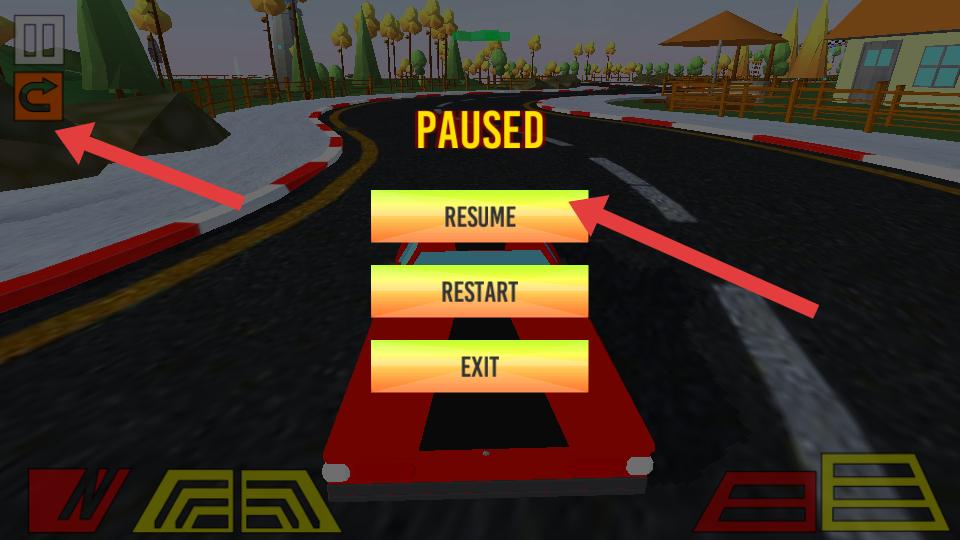This screenshot has width=960, height=540.
Task: Steer with the right yellow turn pedal
Action: coord(286,499)
